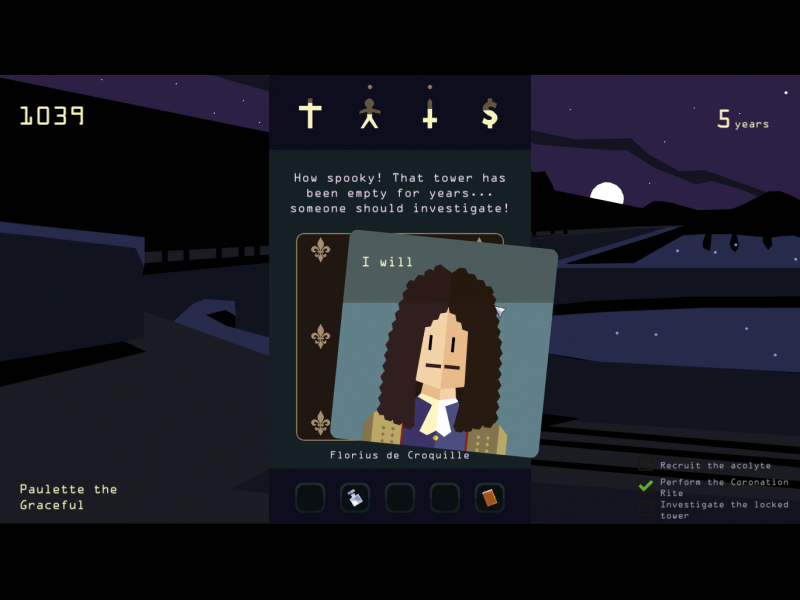Open the "Recruit the acolyte" objective
This screenshot has height=600, width=800.
(x=715, y=465)
